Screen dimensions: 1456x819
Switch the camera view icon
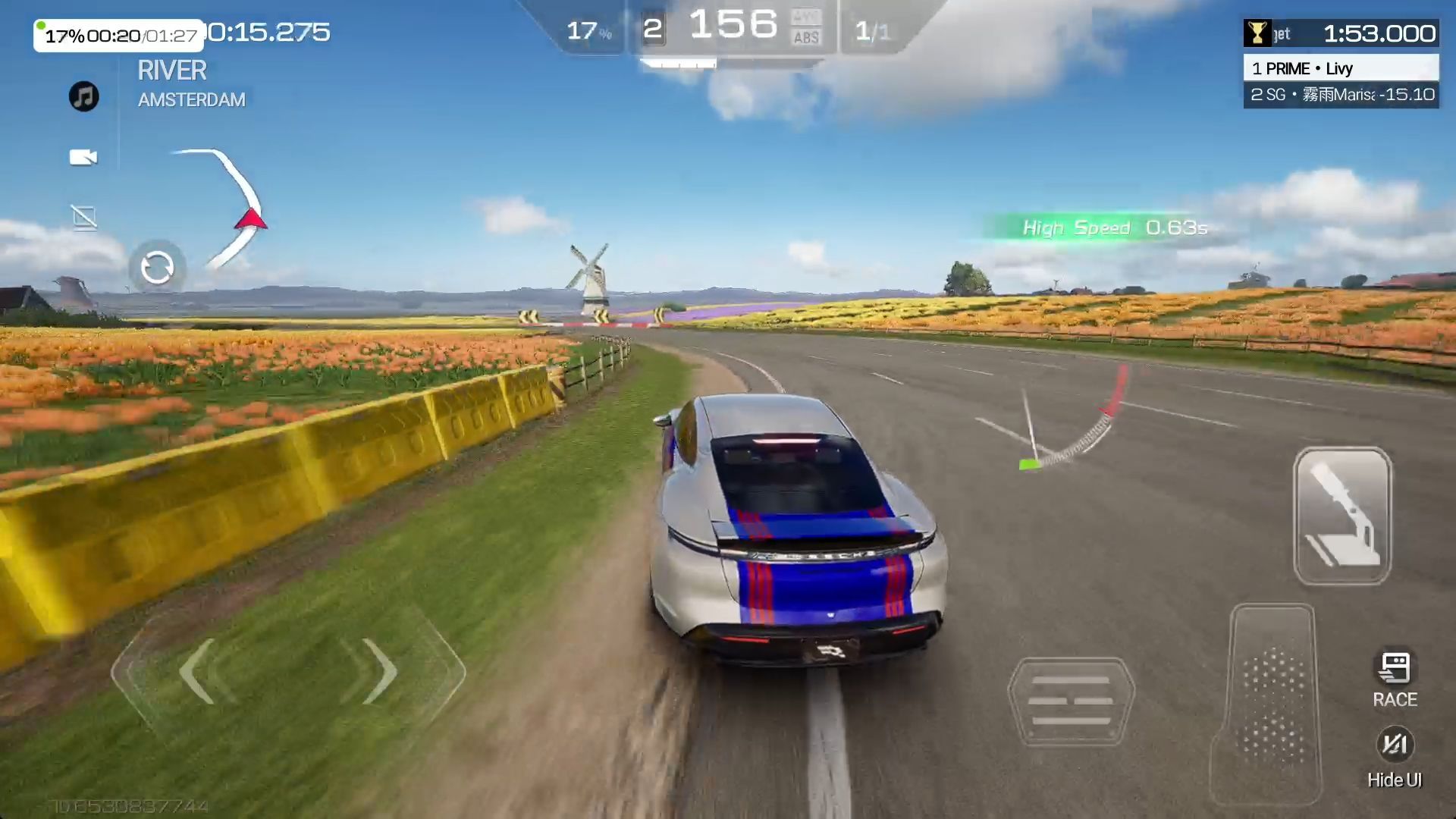(x=83, y=157)
